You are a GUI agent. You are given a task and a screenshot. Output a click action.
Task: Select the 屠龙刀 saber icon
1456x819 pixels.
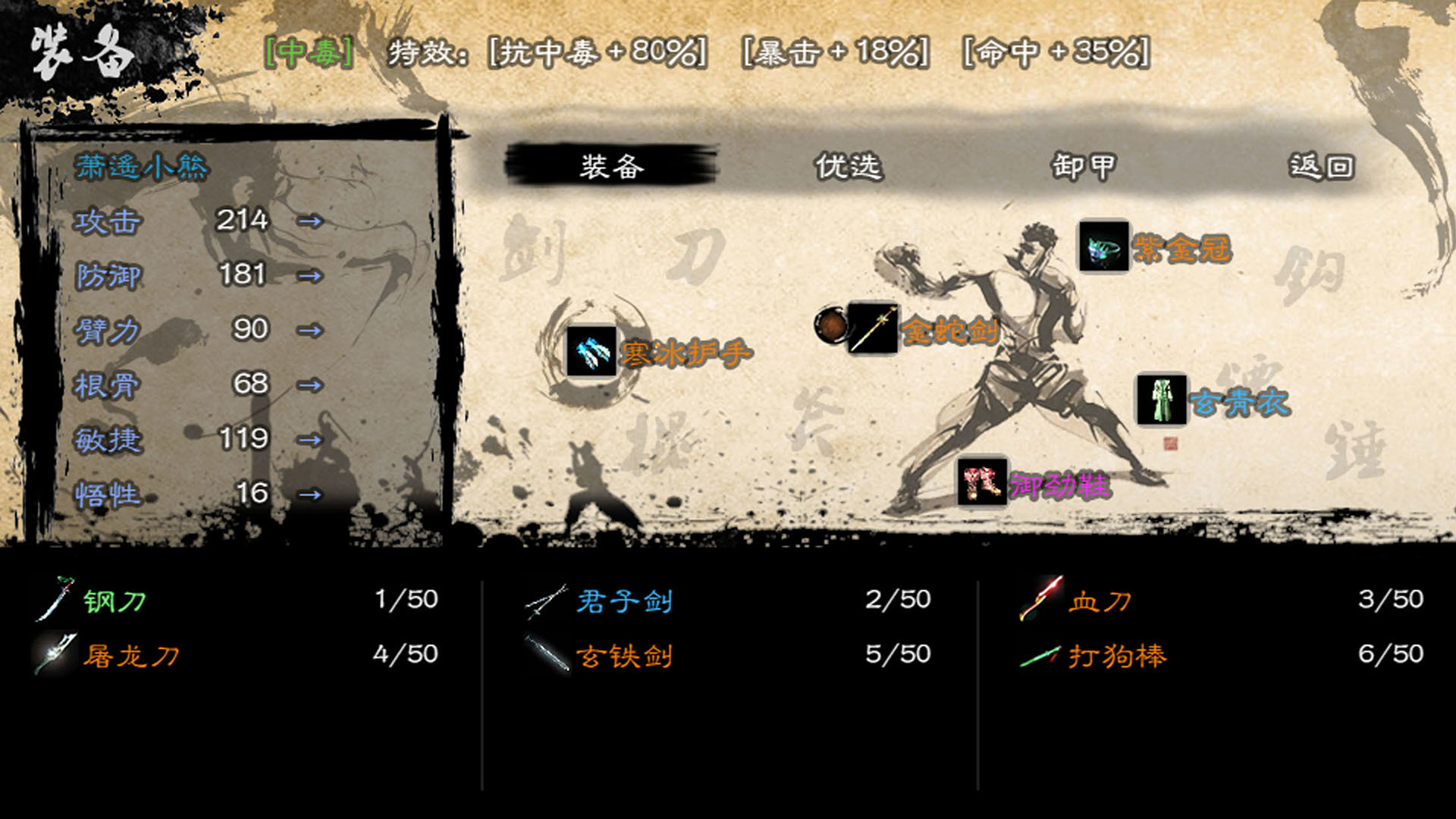pos(55,652)
